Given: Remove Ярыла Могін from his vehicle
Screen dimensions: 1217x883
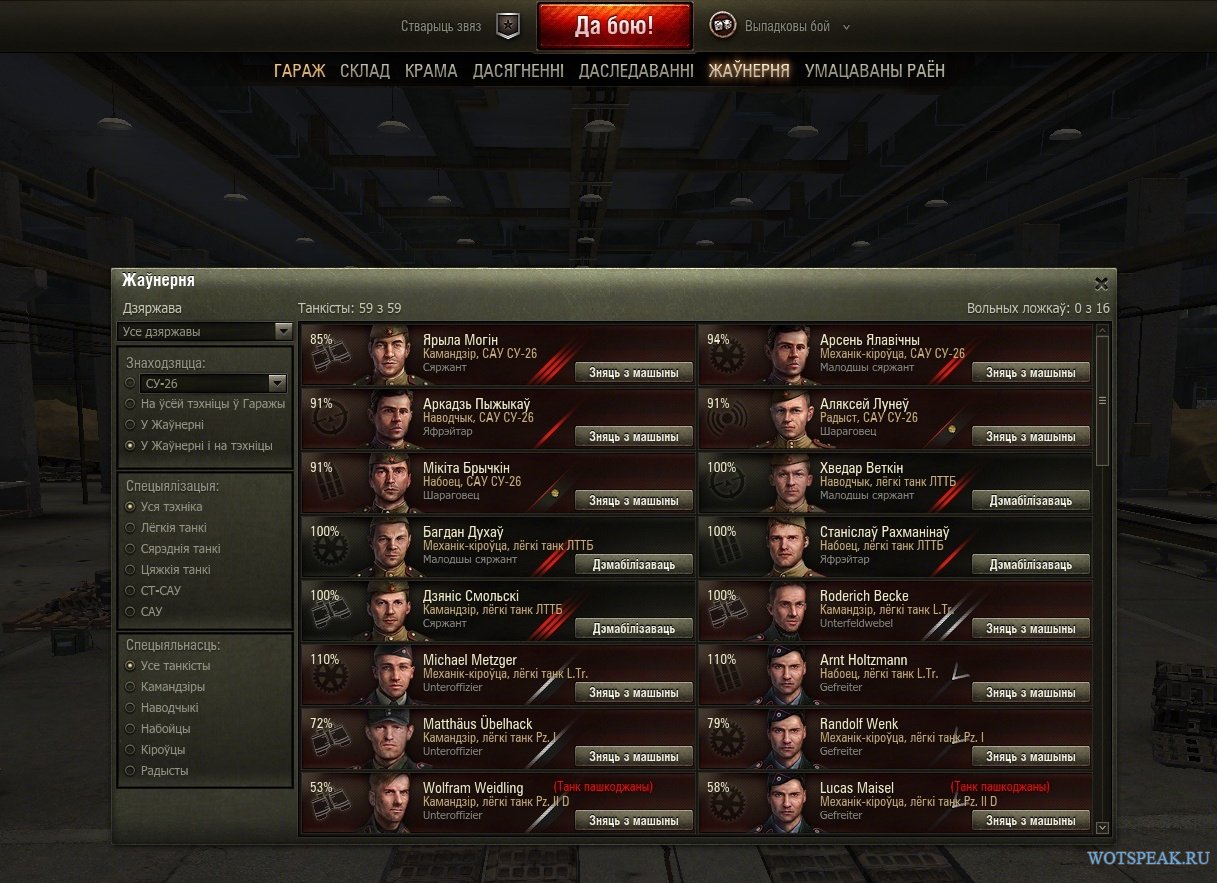Looking at the screenshot, I should coord(634,373).
